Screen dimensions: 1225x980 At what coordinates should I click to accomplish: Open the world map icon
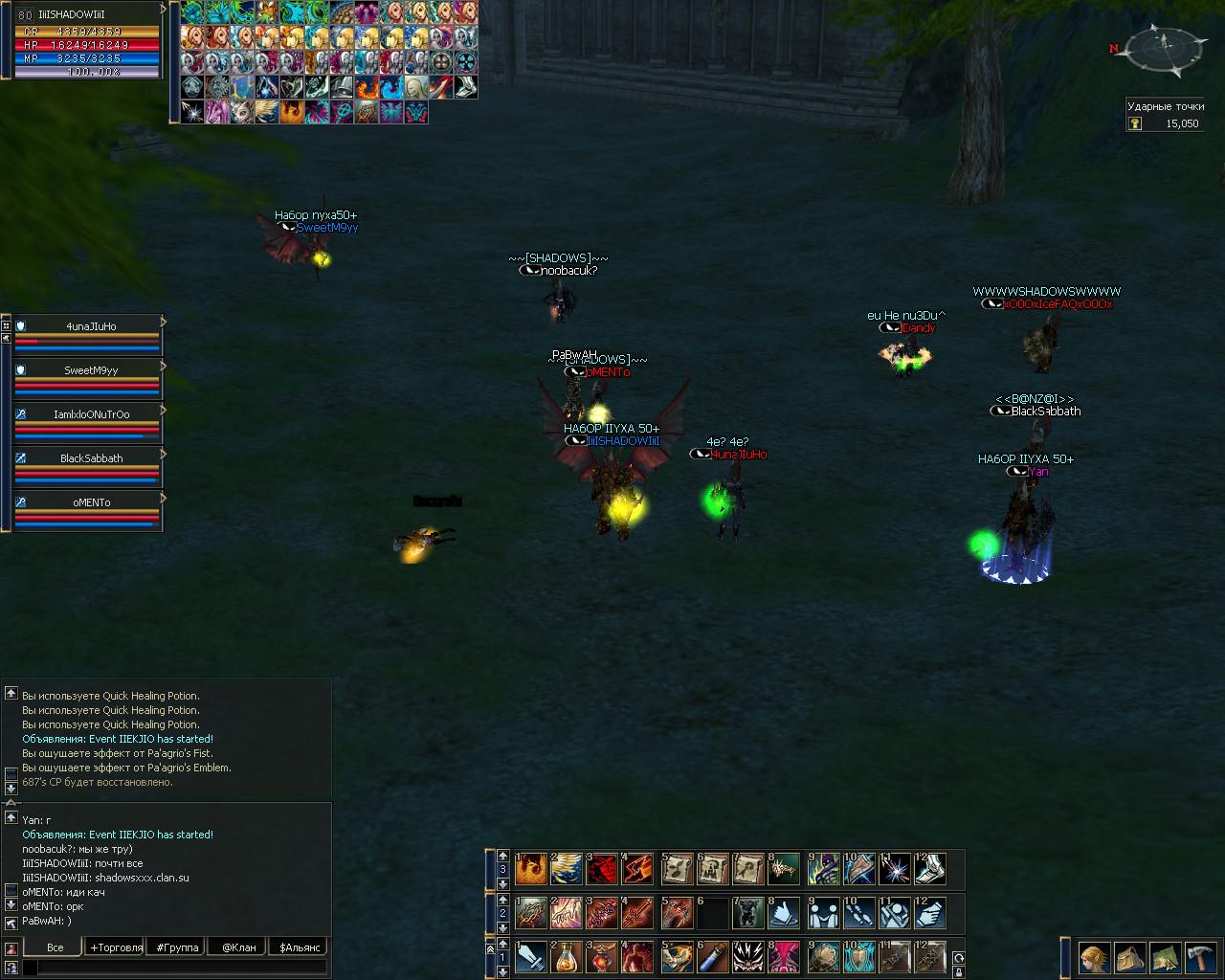coord(1164,957)
